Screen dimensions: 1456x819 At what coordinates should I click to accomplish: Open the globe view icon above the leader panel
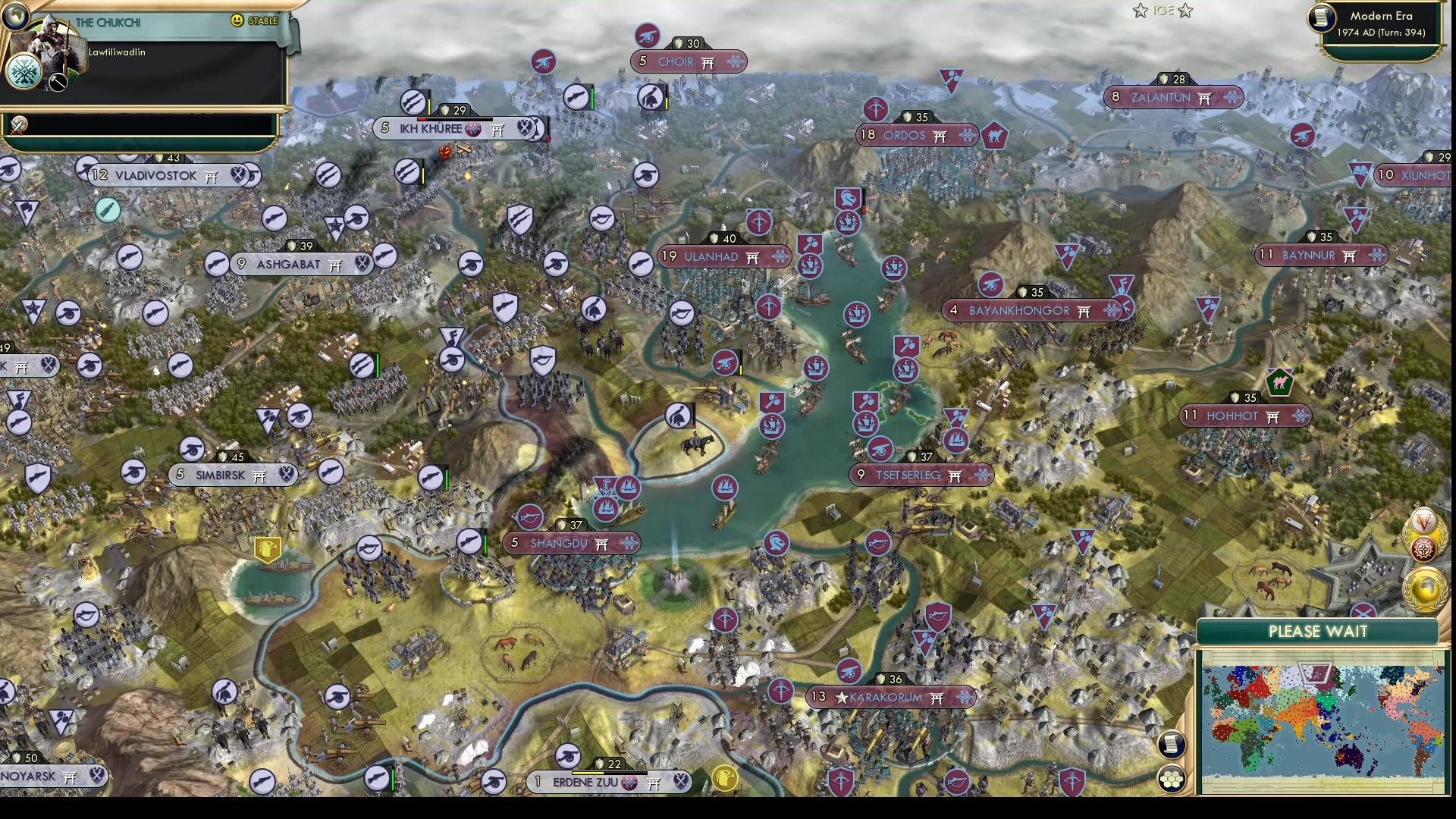[15, 17]
